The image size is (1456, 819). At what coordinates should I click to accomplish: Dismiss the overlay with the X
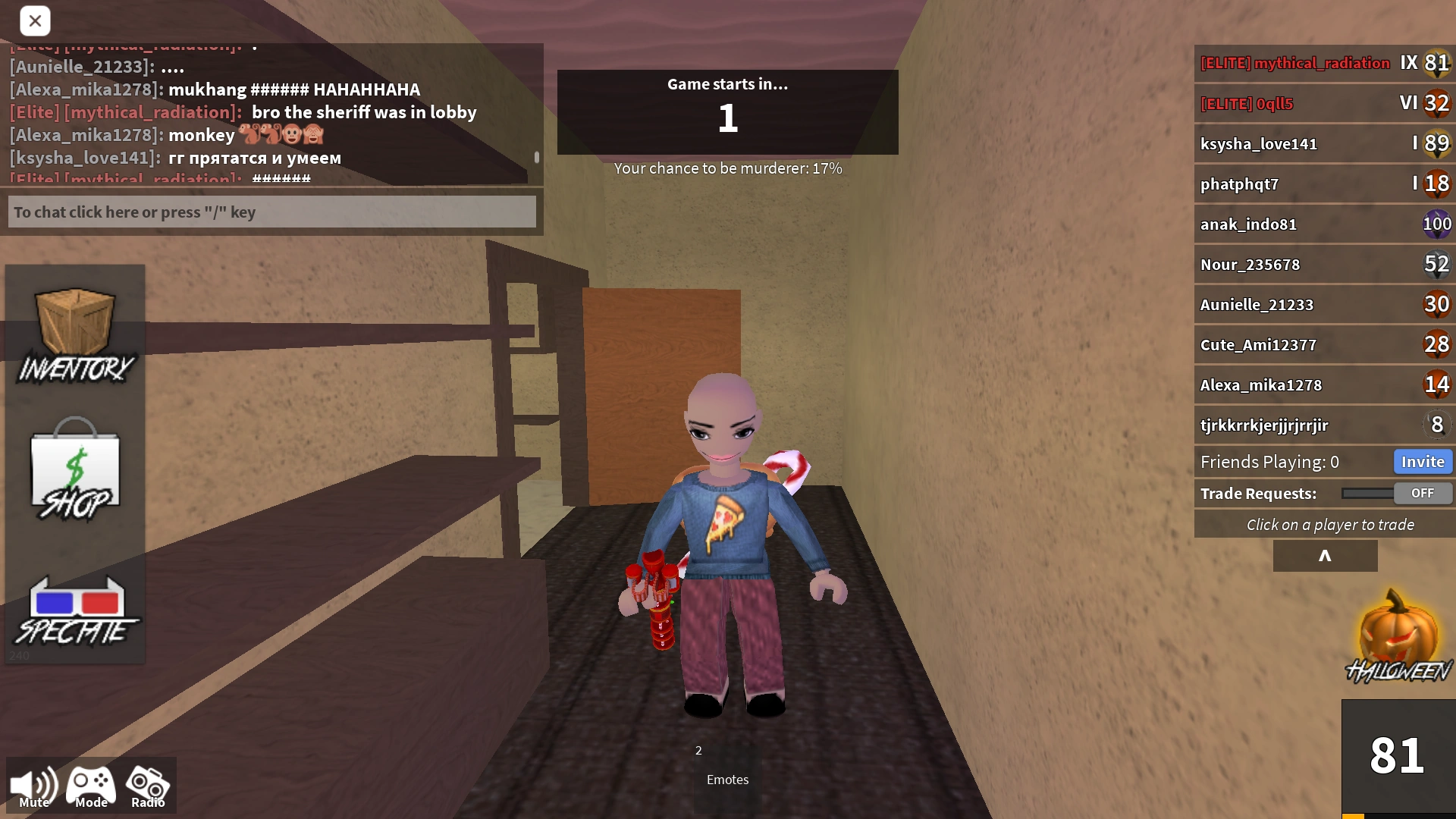[x=35, y=20]
